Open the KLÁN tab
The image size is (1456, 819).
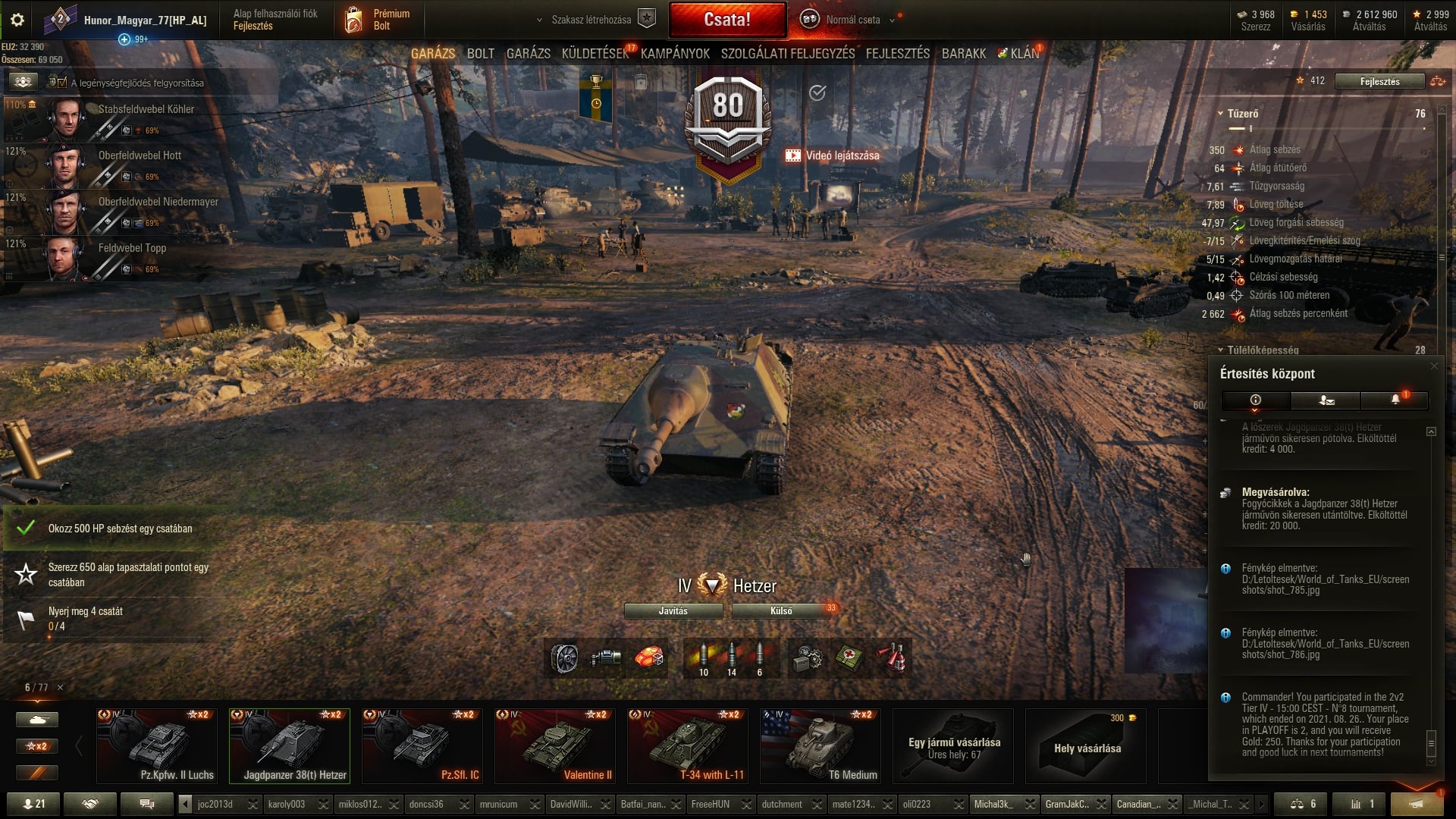1024,54
